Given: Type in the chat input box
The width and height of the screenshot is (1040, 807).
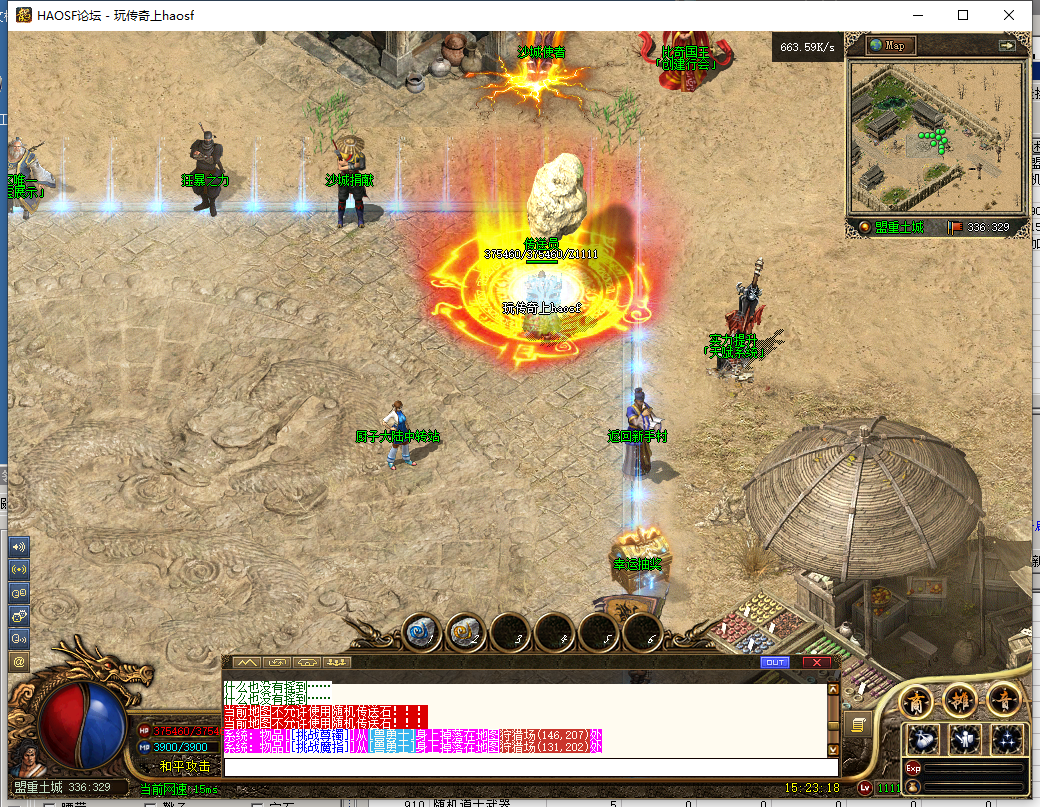Looking at the screenshot, I should point(530,767).
